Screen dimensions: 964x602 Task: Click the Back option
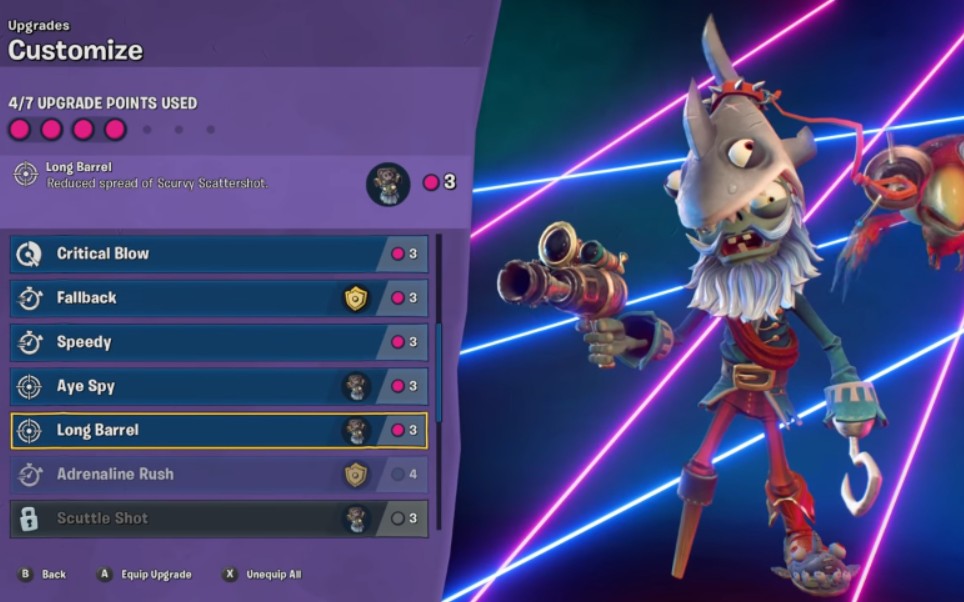click(x=43, y=574)
